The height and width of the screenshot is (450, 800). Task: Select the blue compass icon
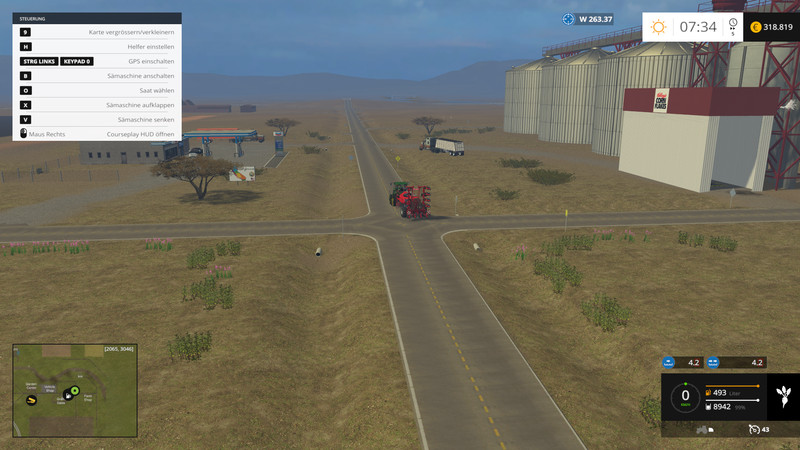pos(569,19)
